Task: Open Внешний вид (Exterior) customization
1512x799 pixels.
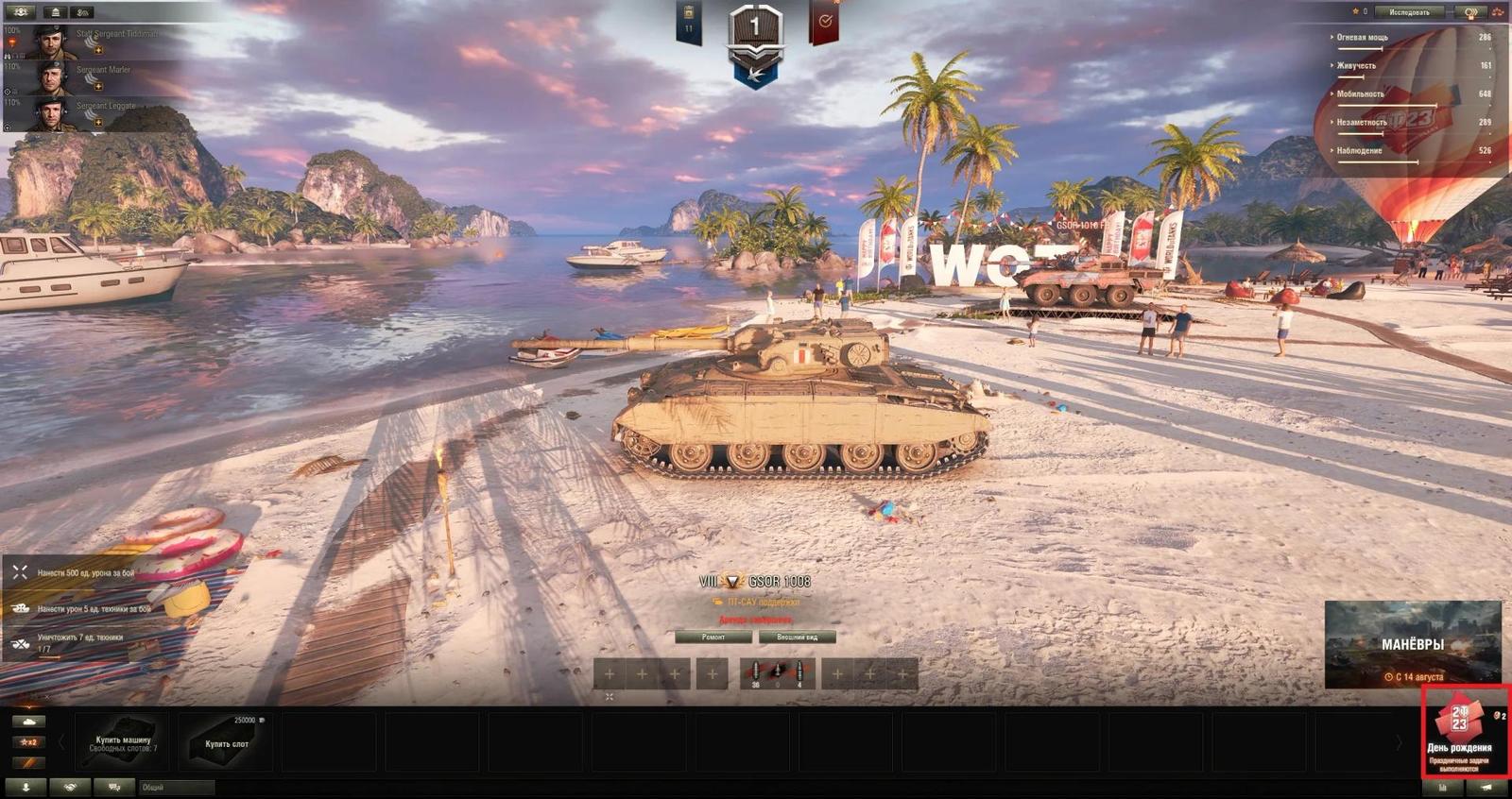Action: [x=797, y=637]
